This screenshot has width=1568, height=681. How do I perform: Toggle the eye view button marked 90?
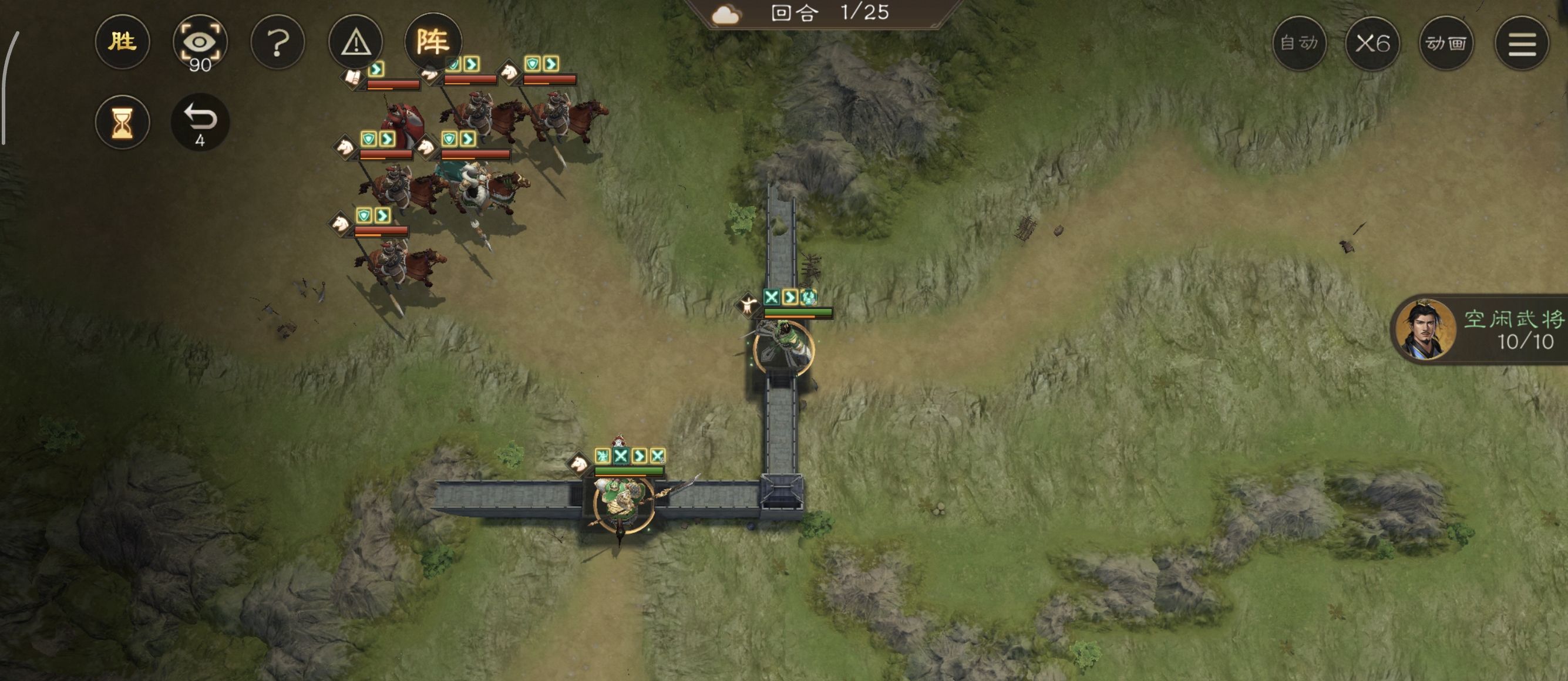(x=200, y=43)
